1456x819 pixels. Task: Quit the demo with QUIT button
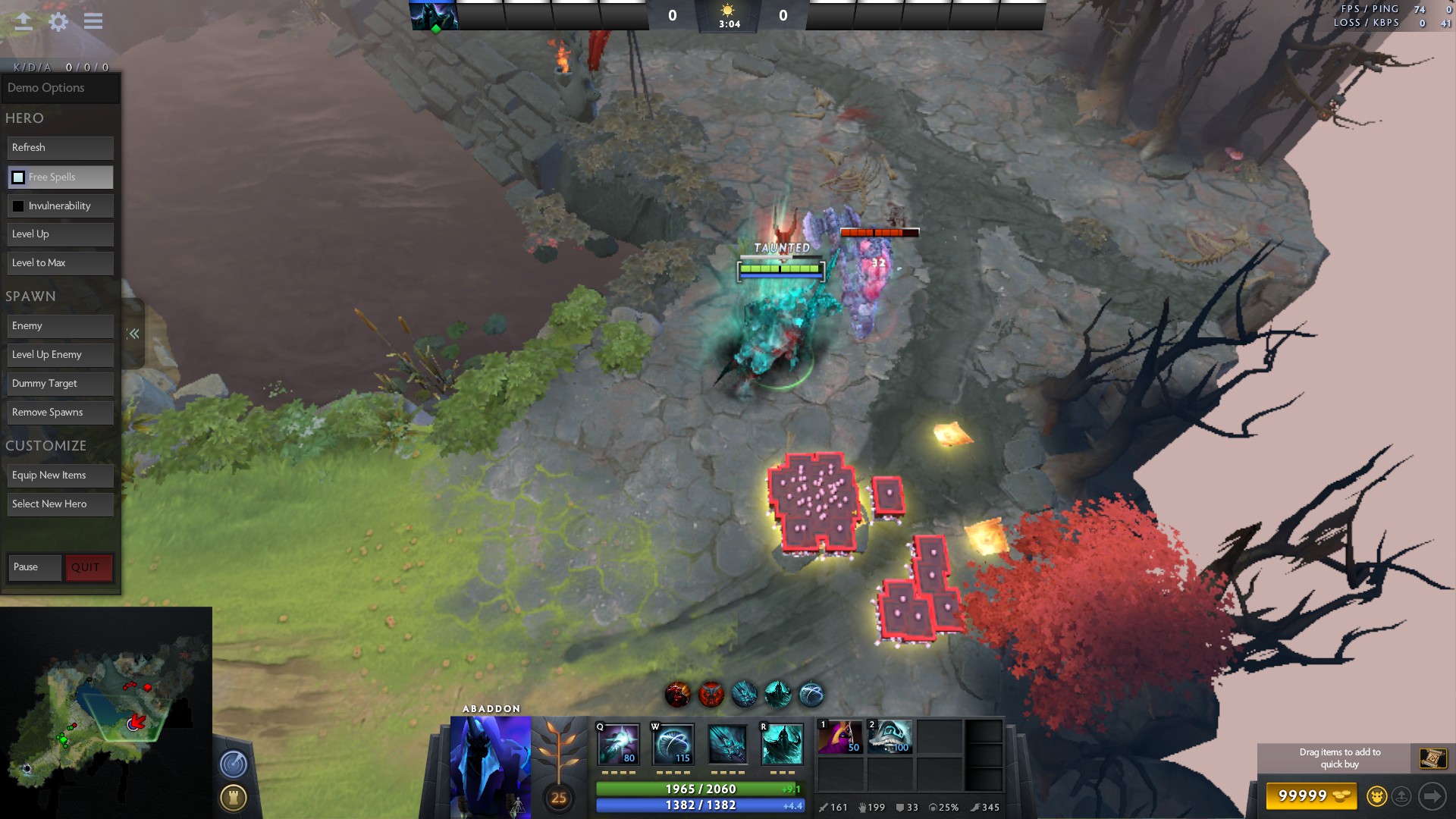[x=89, y=567]
